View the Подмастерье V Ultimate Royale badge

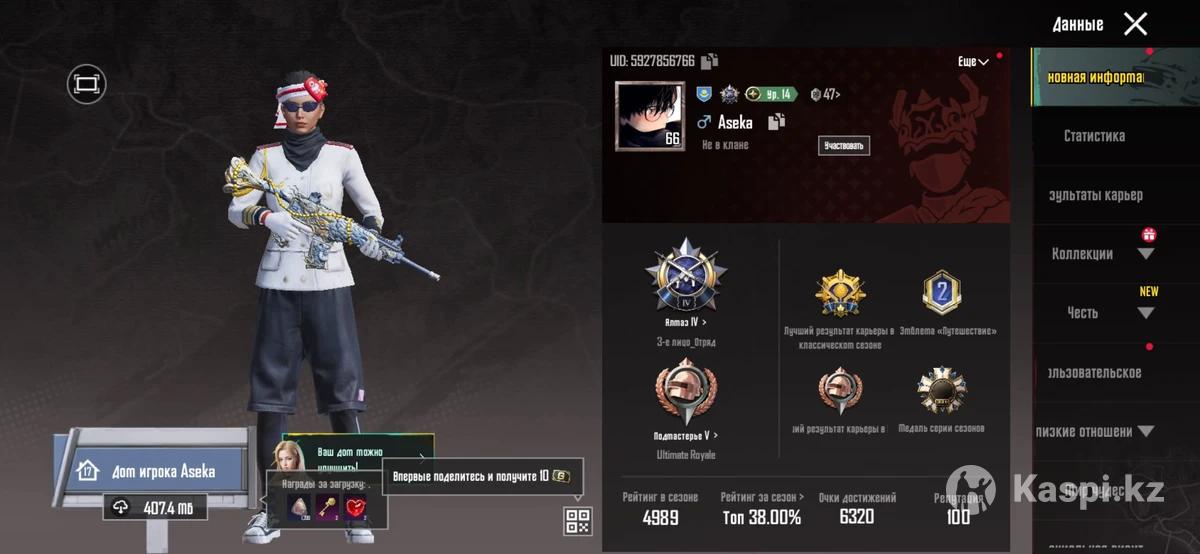pyautogui.click(x=686, y=392)
